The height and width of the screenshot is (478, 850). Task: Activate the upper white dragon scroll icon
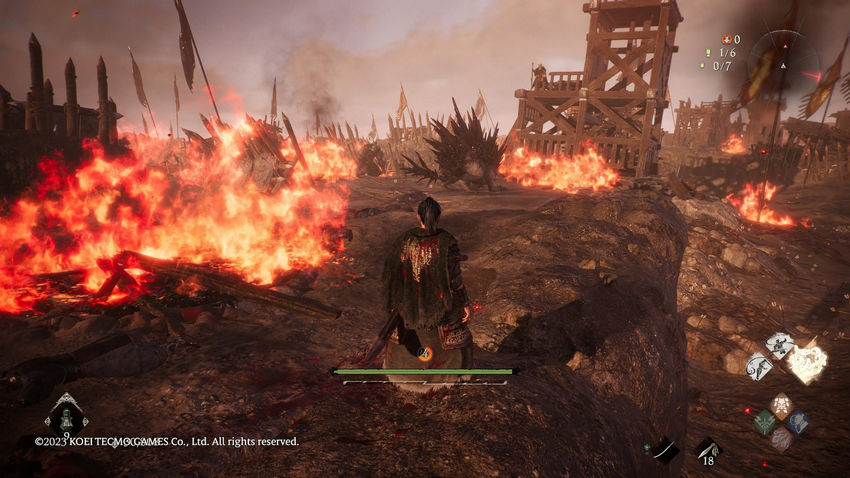(780, 345)
